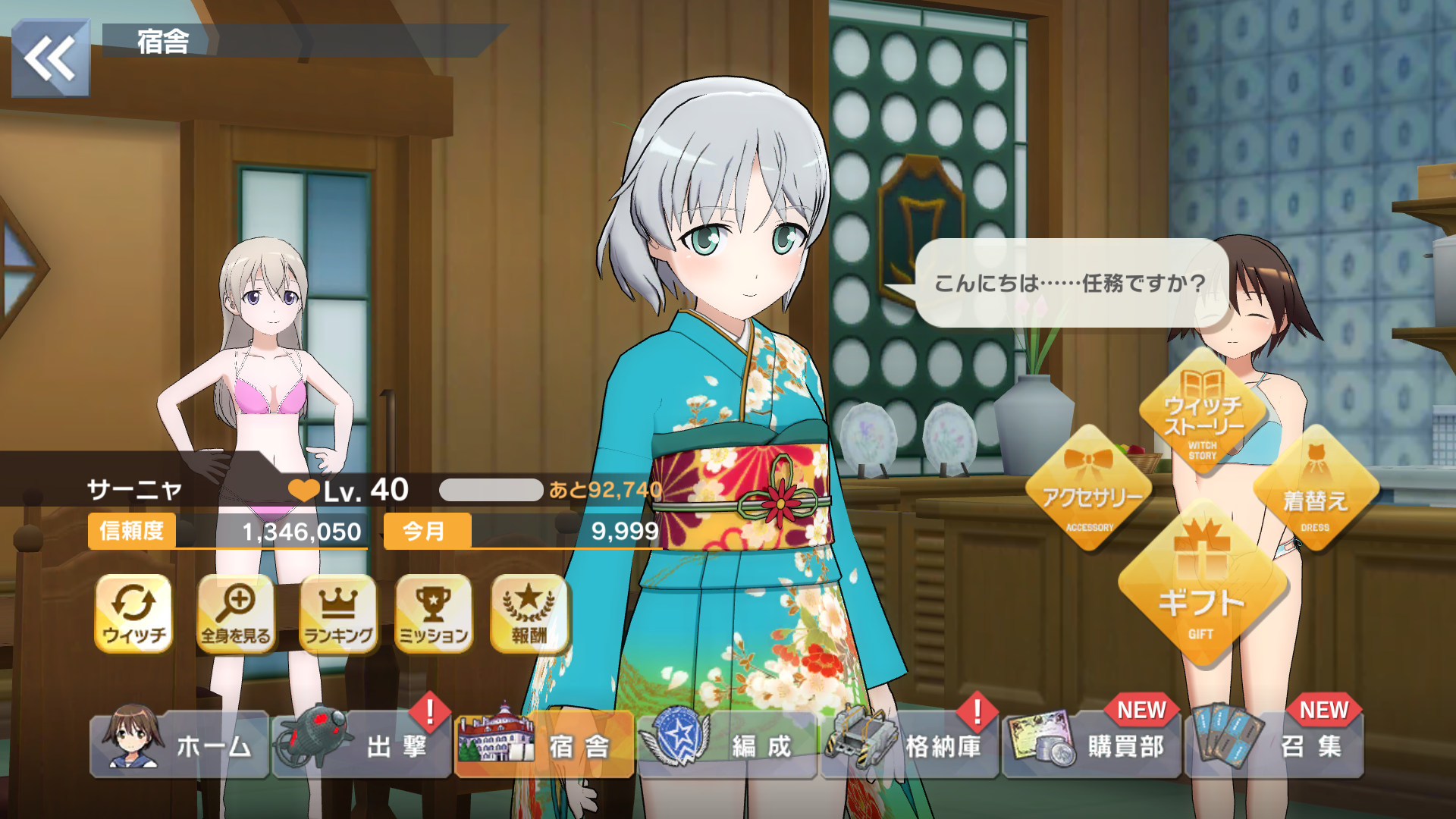Viewport: 1456px width, 819px height.
Task: Switch witch with the ウィッチ button
Action: coord(133,613)
